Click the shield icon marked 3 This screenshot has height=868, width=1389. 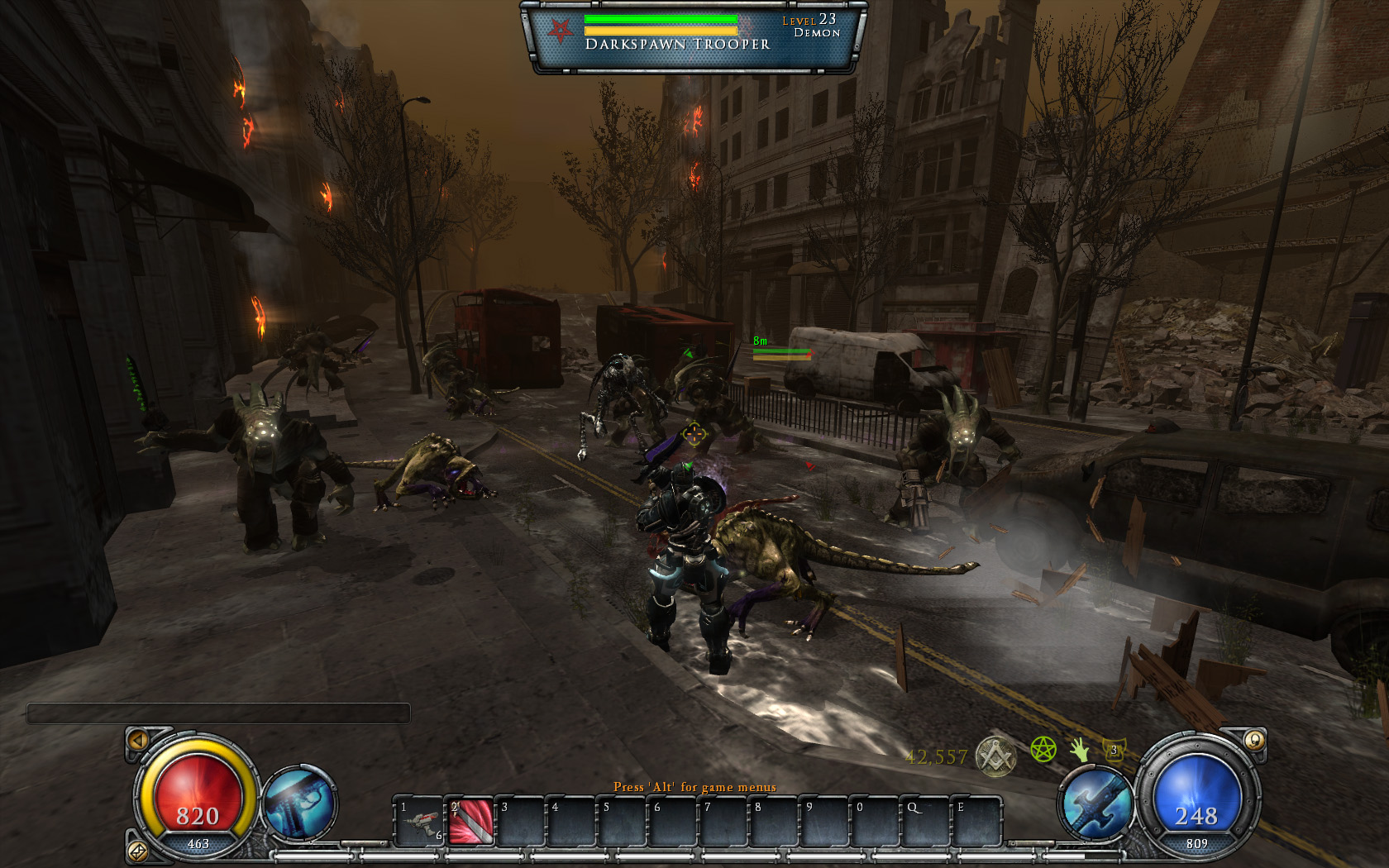pyautogui.click(x=1114, y=751)
